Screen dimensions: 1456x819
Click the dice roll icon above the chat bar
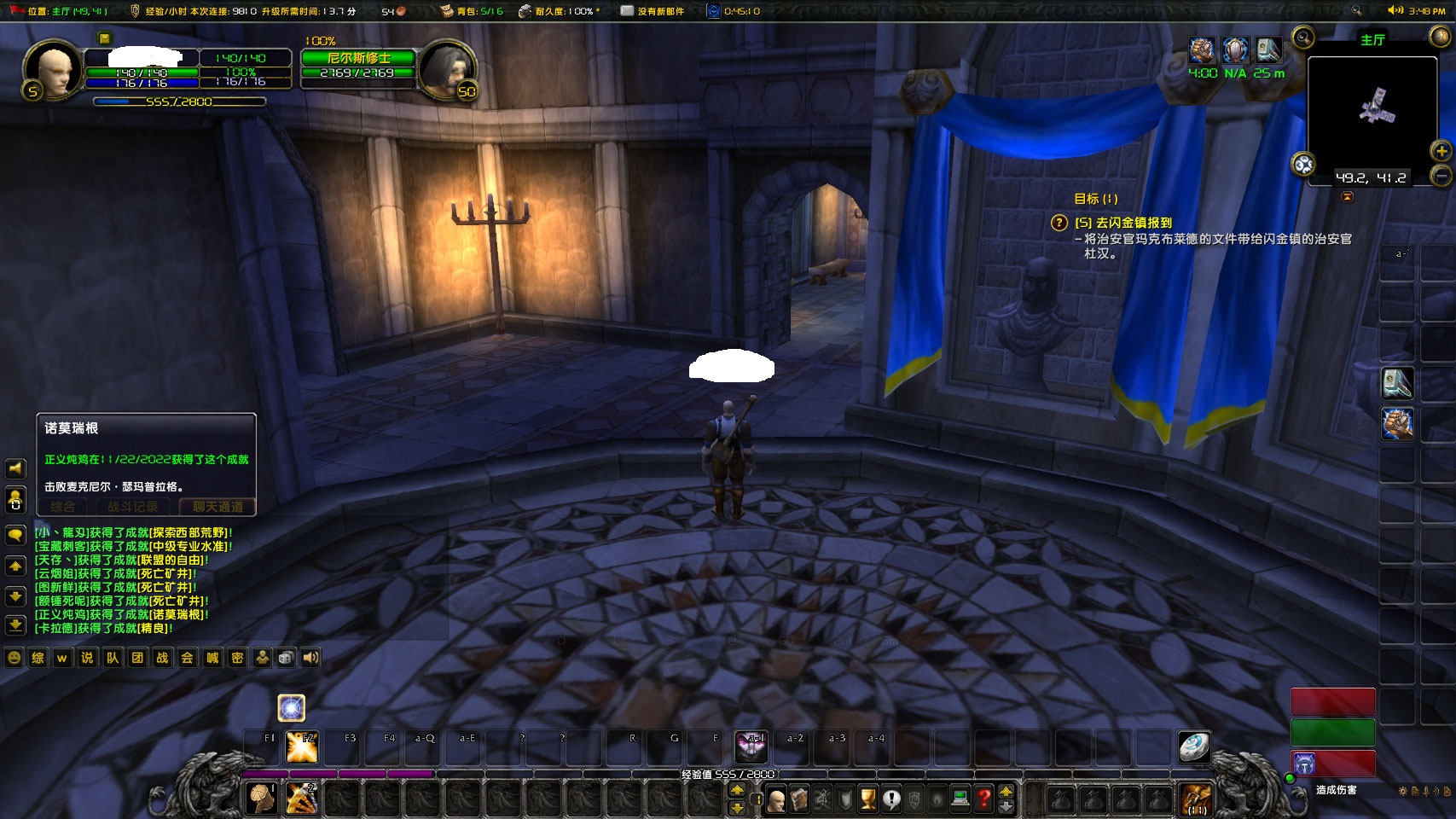click(x=286, y=658)
